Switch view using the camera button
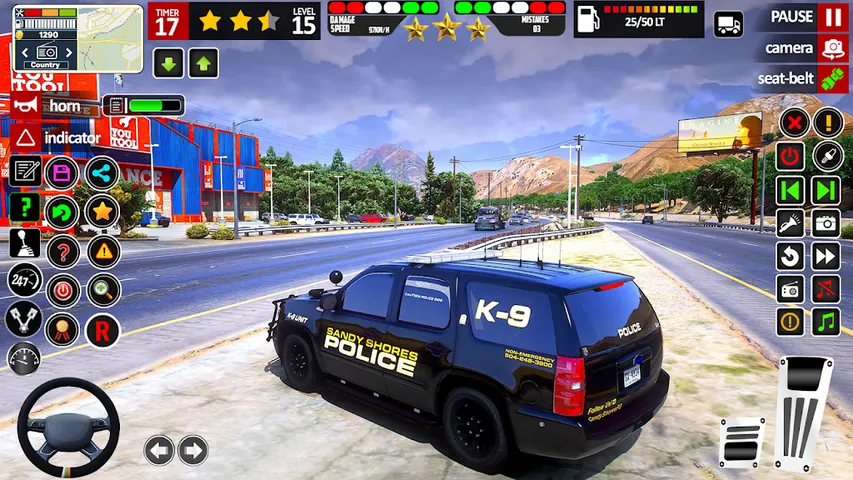Image resolution: width=853 pixels, height=480 pixels. [x=832, y=48]
